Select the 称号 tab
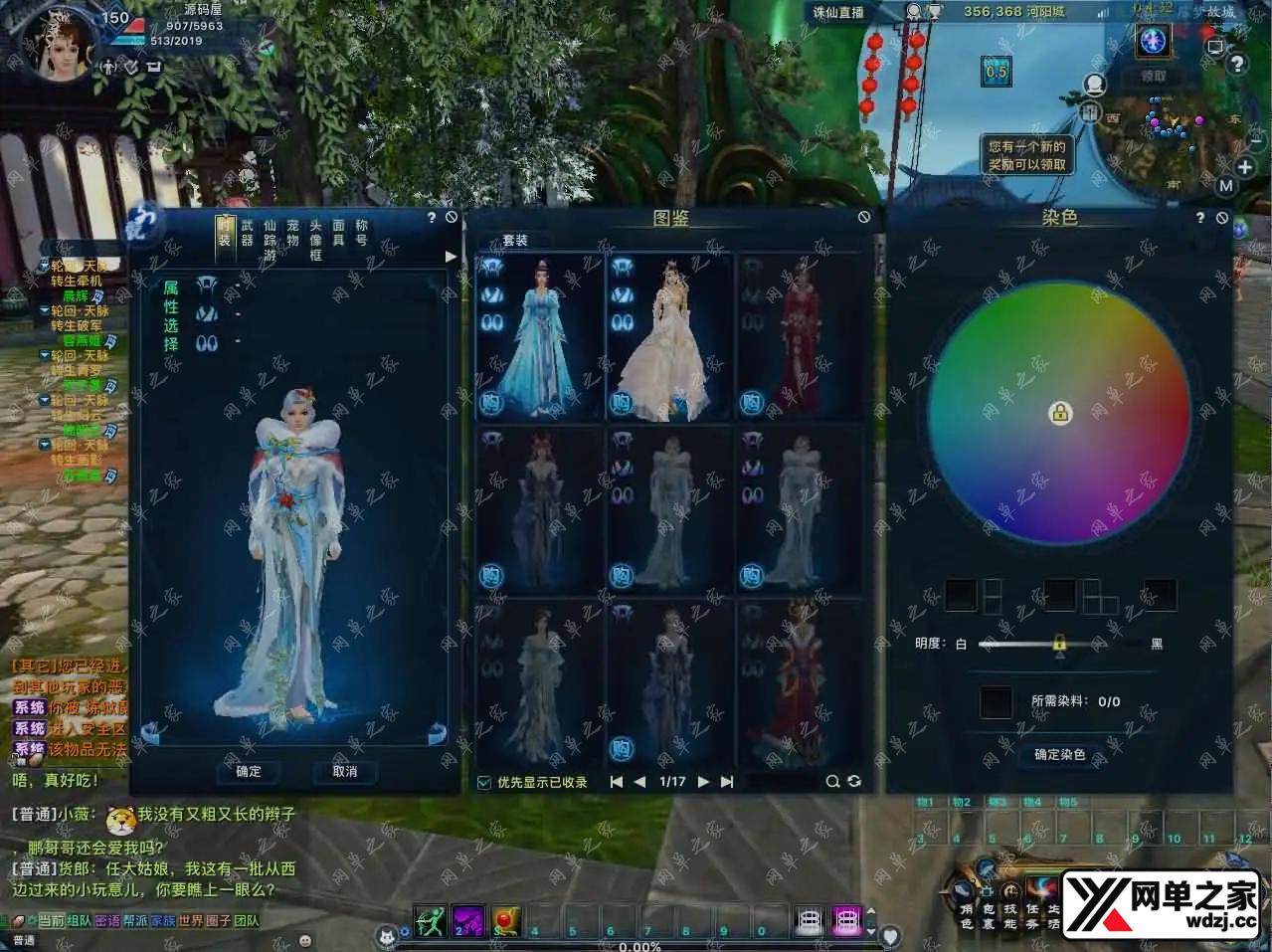The image size is (1272, 952). [x=361, y=233]
